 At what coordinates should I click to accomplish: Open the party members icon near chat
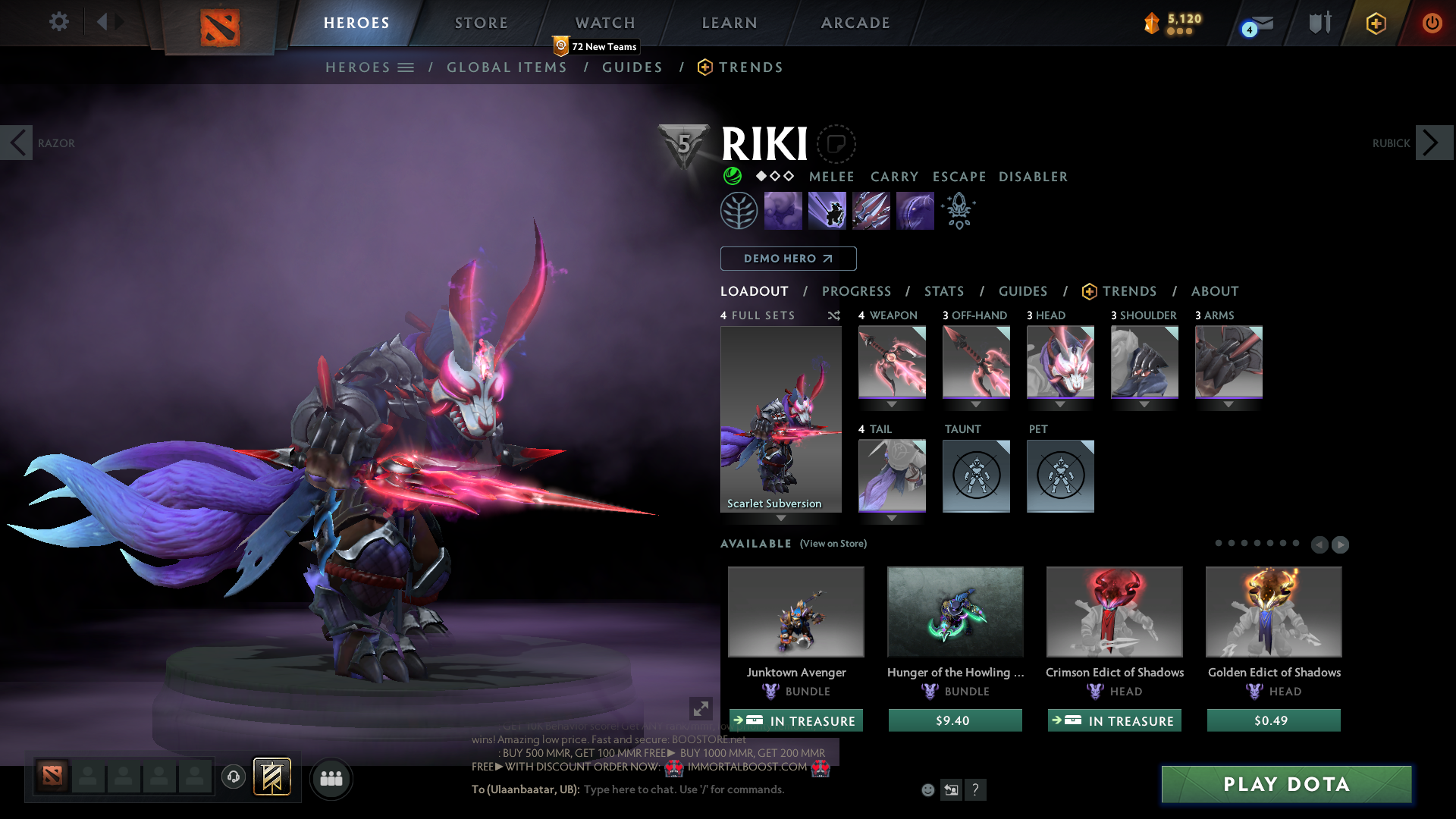331,778
